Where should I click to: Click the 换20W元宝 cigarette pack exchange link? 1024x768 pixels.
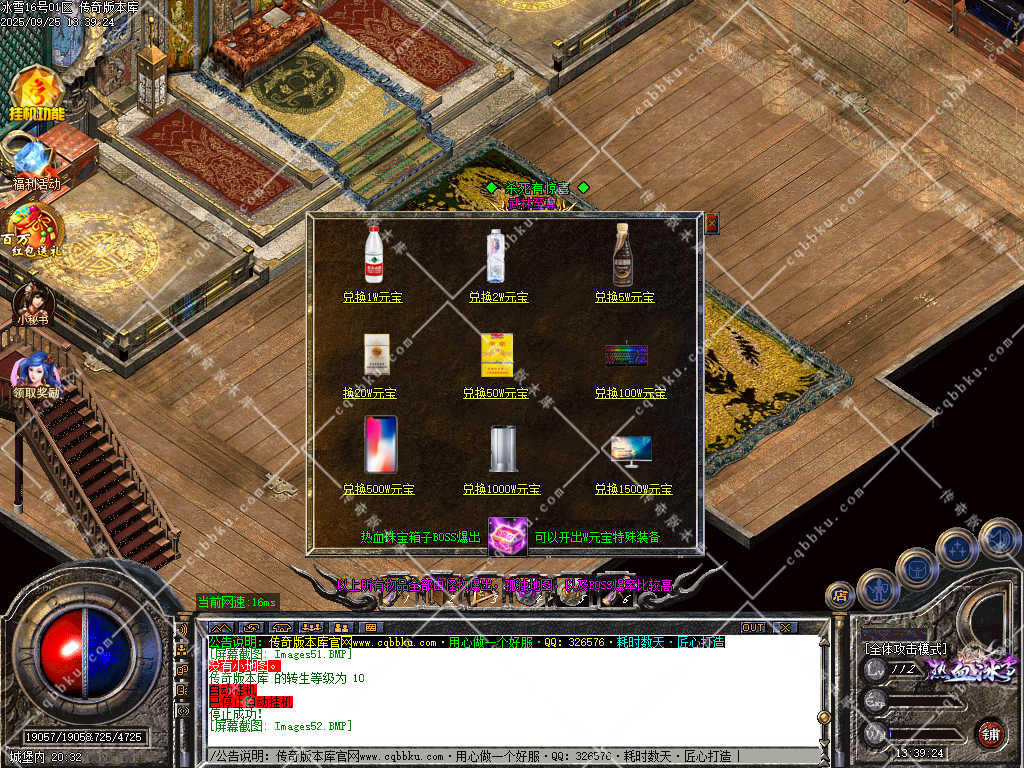[370, 393]
